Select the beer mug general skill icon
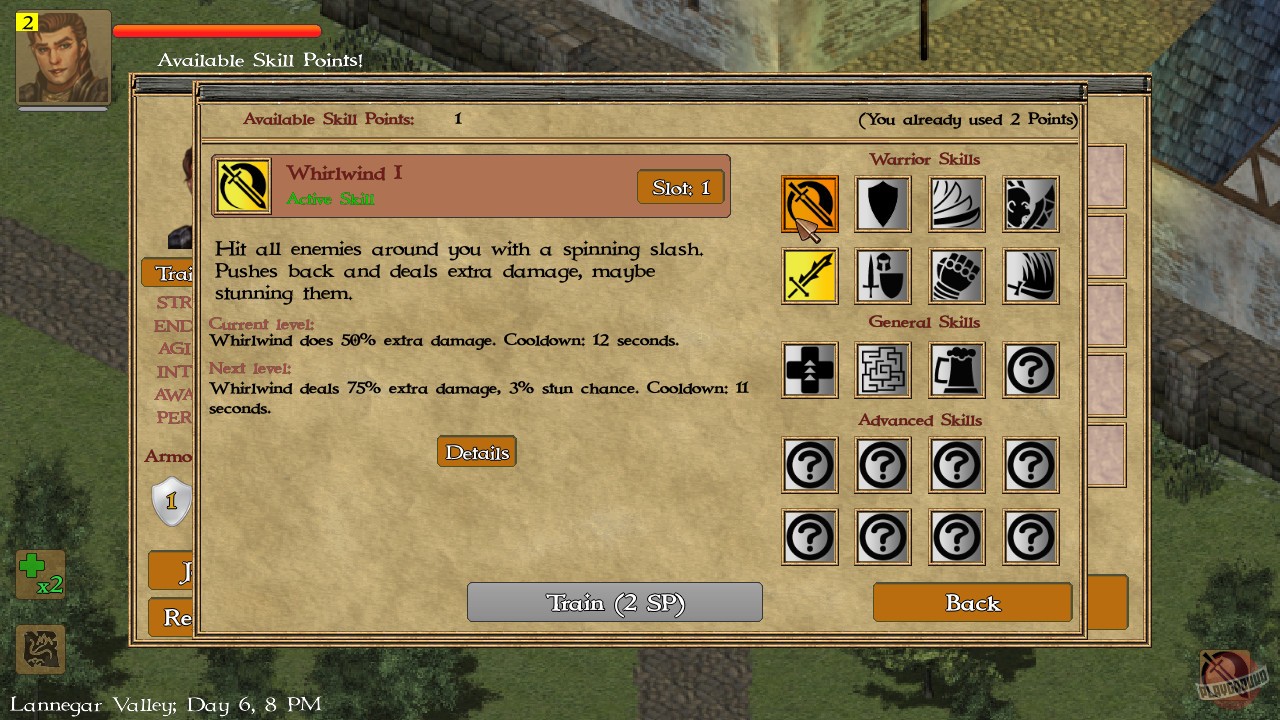 956,370
